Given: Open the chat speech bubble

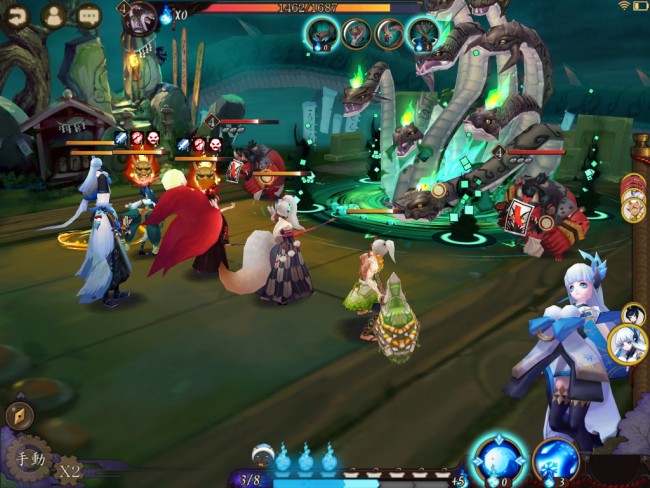Looking at the screenshot, I should (x=89, y=15).
